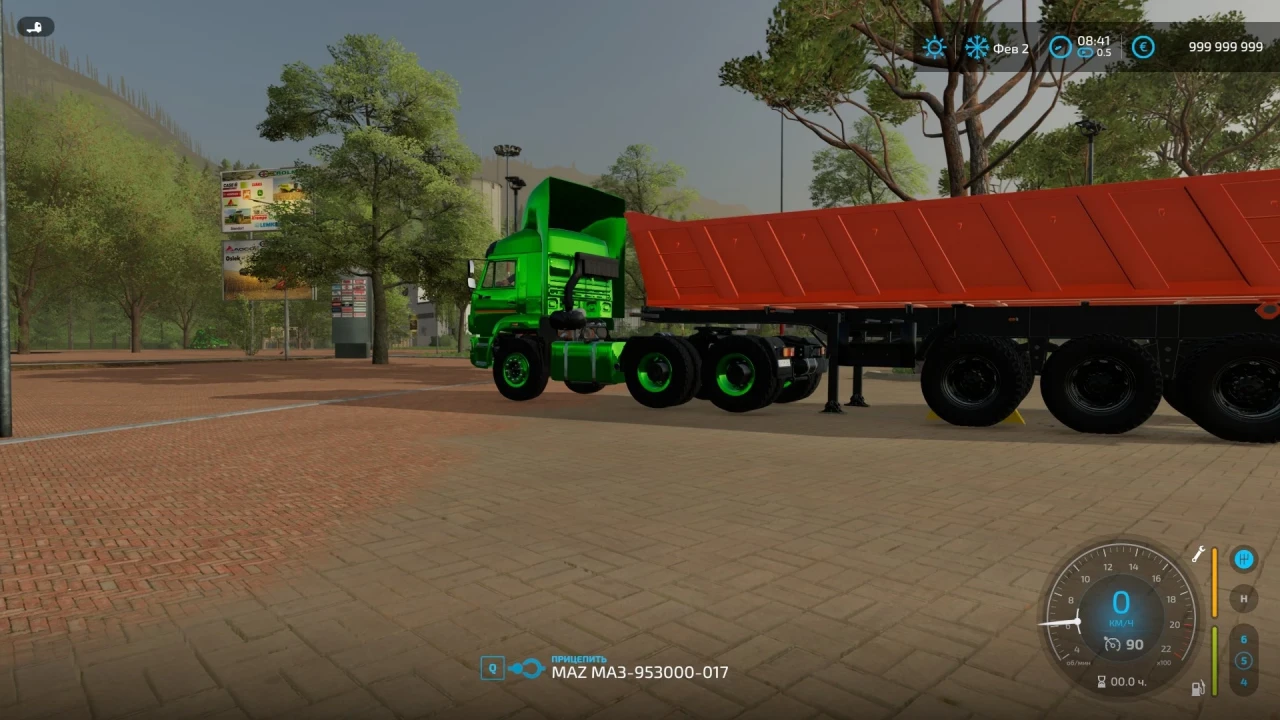Click the small refuel icon in top-left corner
This screenshot has height=720, width=1280.
point(36,26)
